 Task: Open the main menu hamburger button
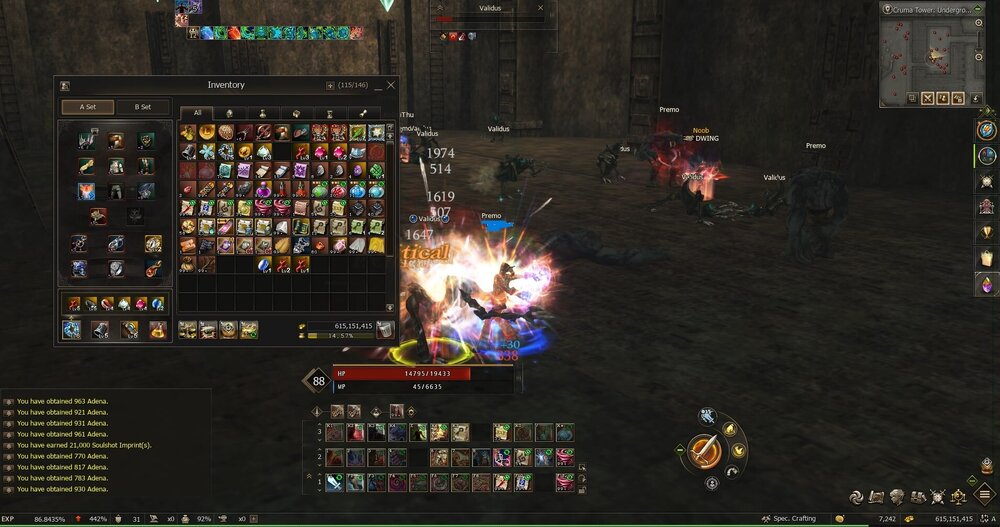tap(984, 494)
